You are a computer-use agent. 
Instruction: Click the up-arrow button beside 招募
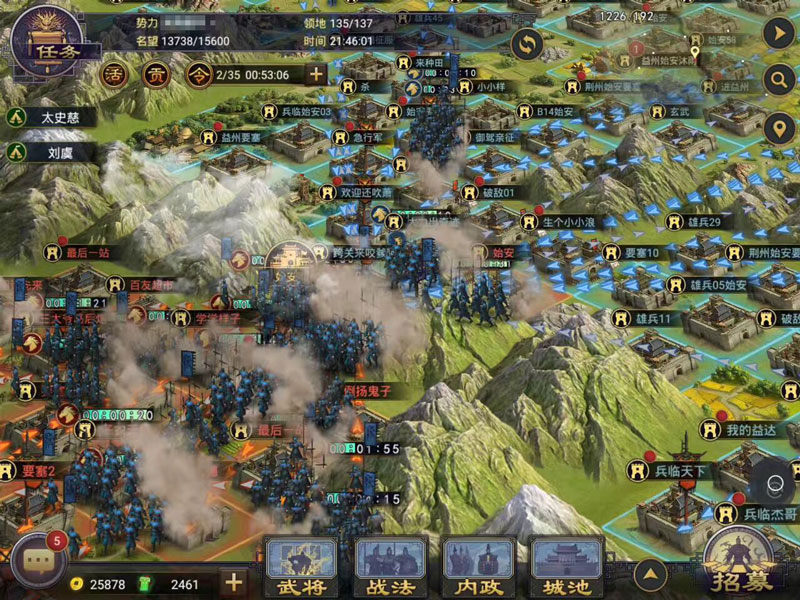(651, 574)
